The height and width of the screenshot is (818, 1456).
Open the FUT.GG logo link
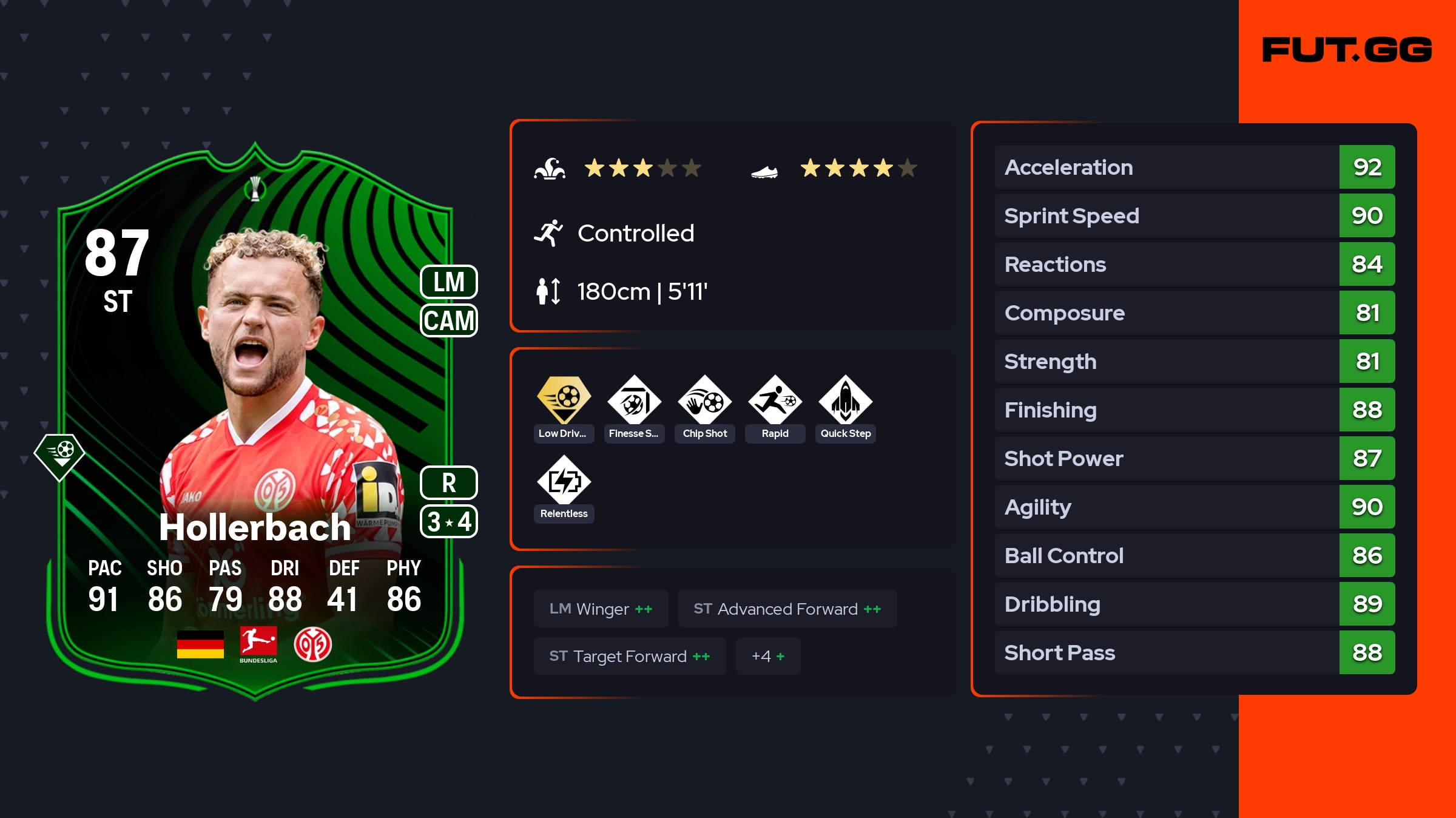pos(1347,50)
